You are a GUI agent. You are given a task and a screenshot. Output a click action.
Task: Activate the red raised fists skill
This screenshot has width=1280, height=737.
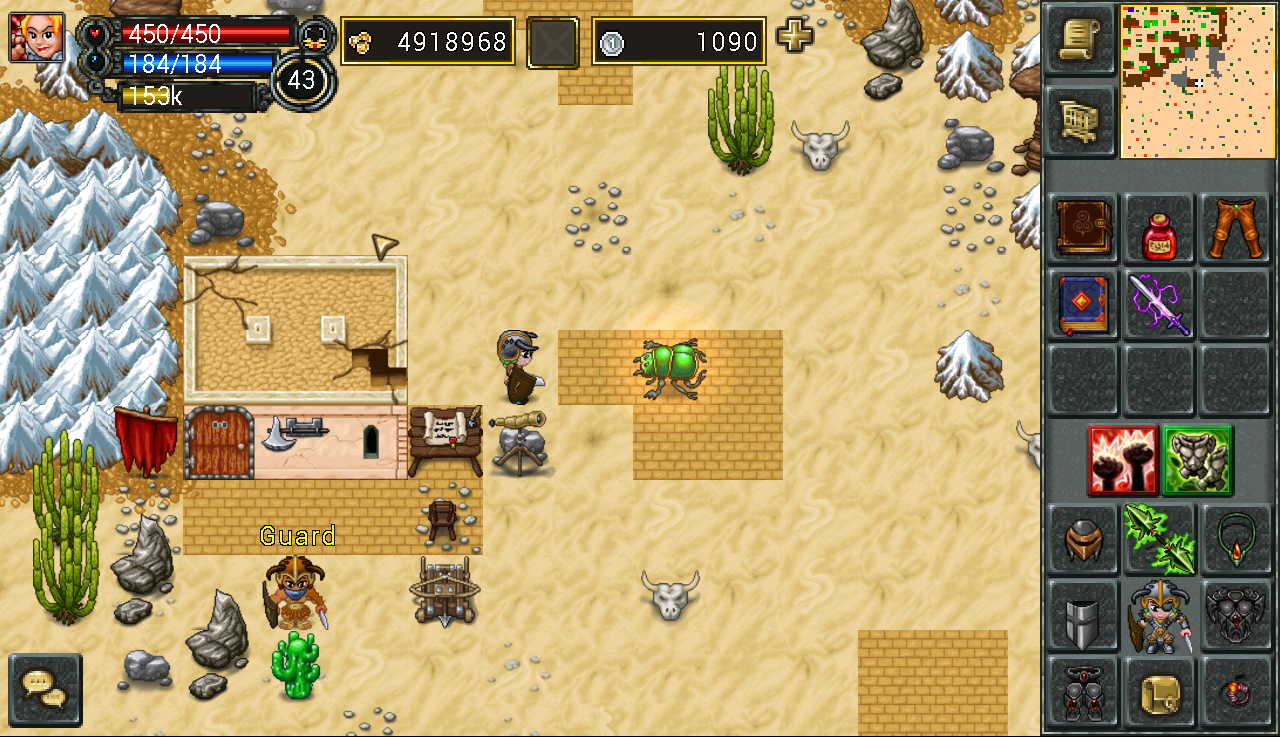point(1123,460)
